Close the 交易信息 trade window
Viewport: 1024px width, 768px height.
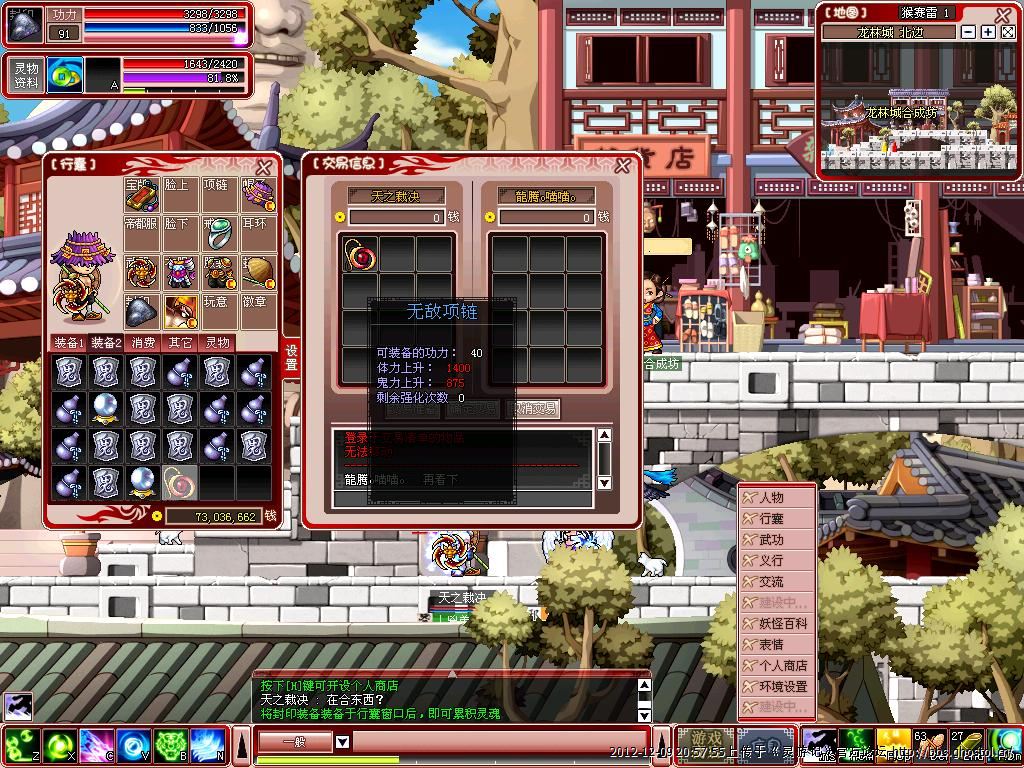pyautogui.click(x=622, y=166)
